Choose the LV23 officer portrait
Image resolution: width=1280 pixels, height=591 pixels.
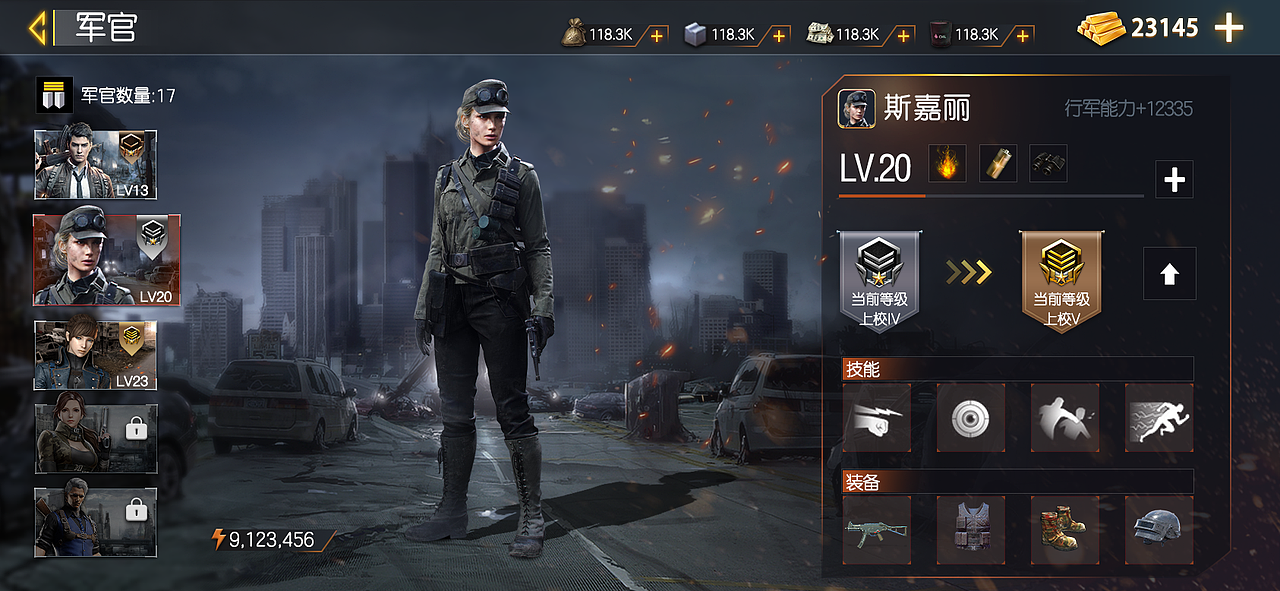(x=95, y=355)
